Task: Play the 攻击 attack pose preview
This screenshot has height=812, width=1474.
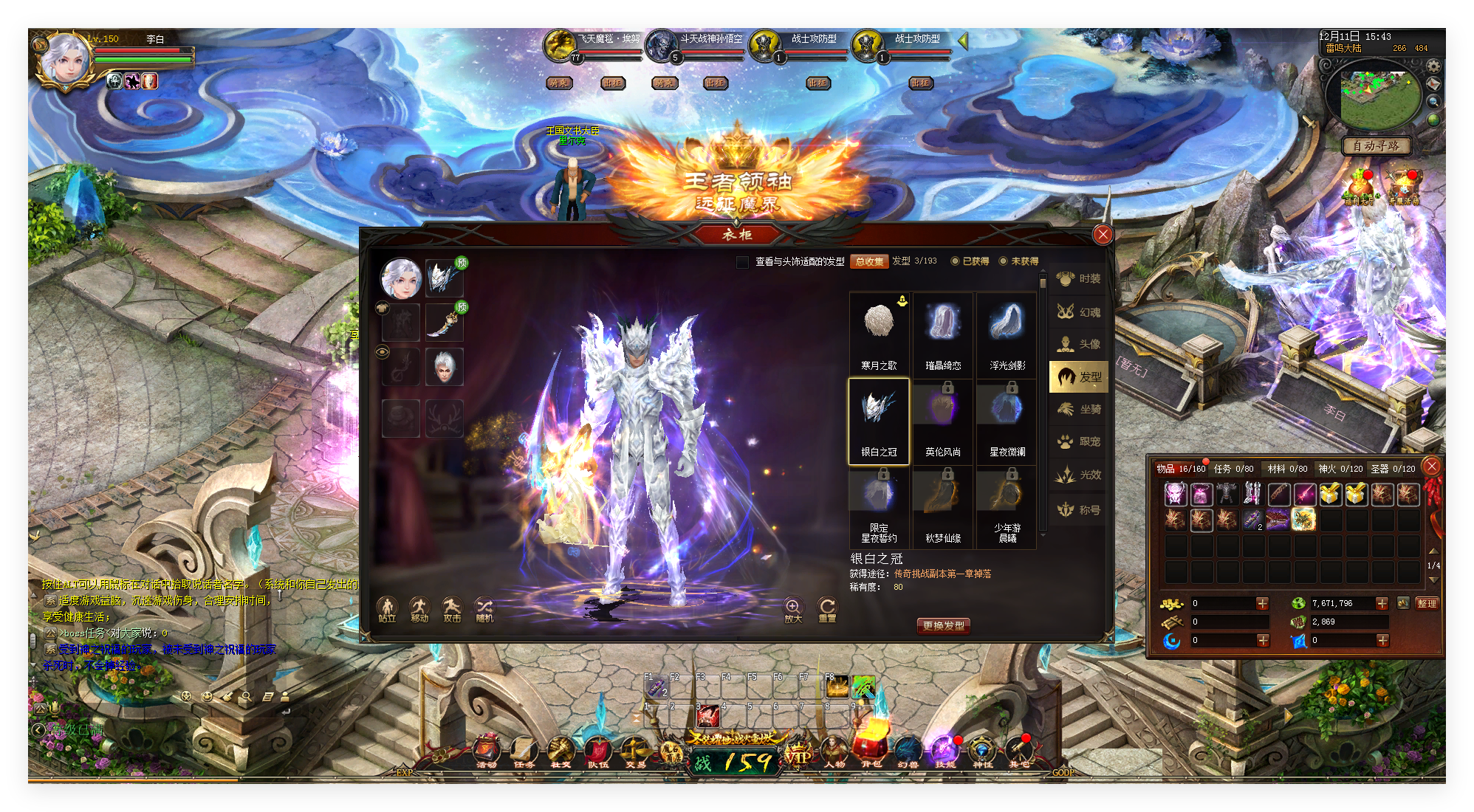Action: tap(452, 610)
